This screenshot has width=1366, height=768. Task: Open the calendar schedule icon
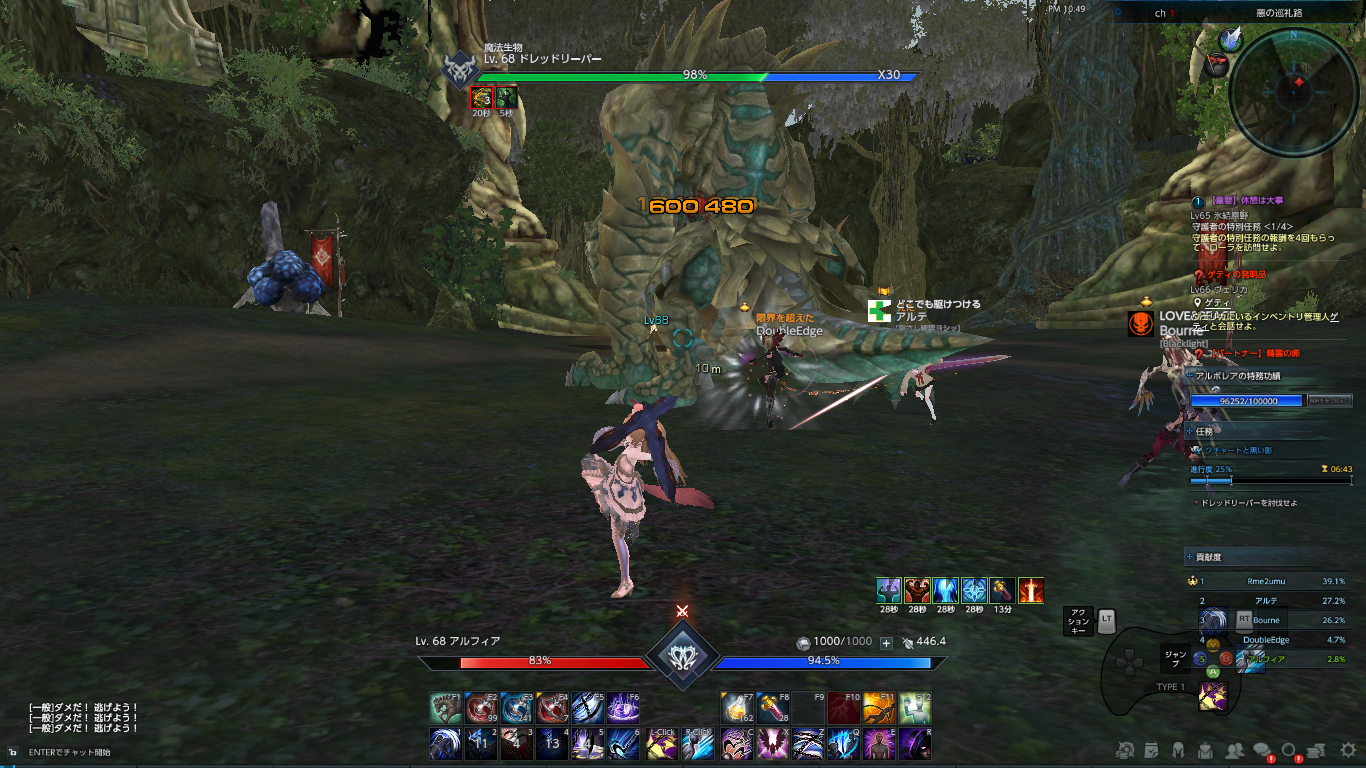(1150, 749)
